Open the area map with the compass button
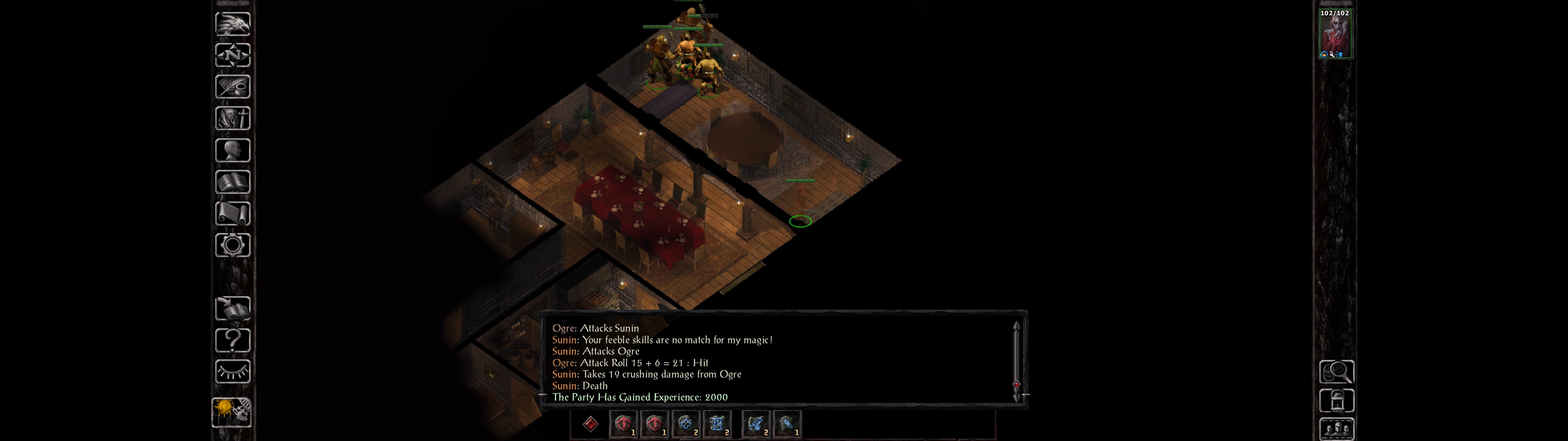This screenshot has height=441, width=1568. [x=232, y=55]
